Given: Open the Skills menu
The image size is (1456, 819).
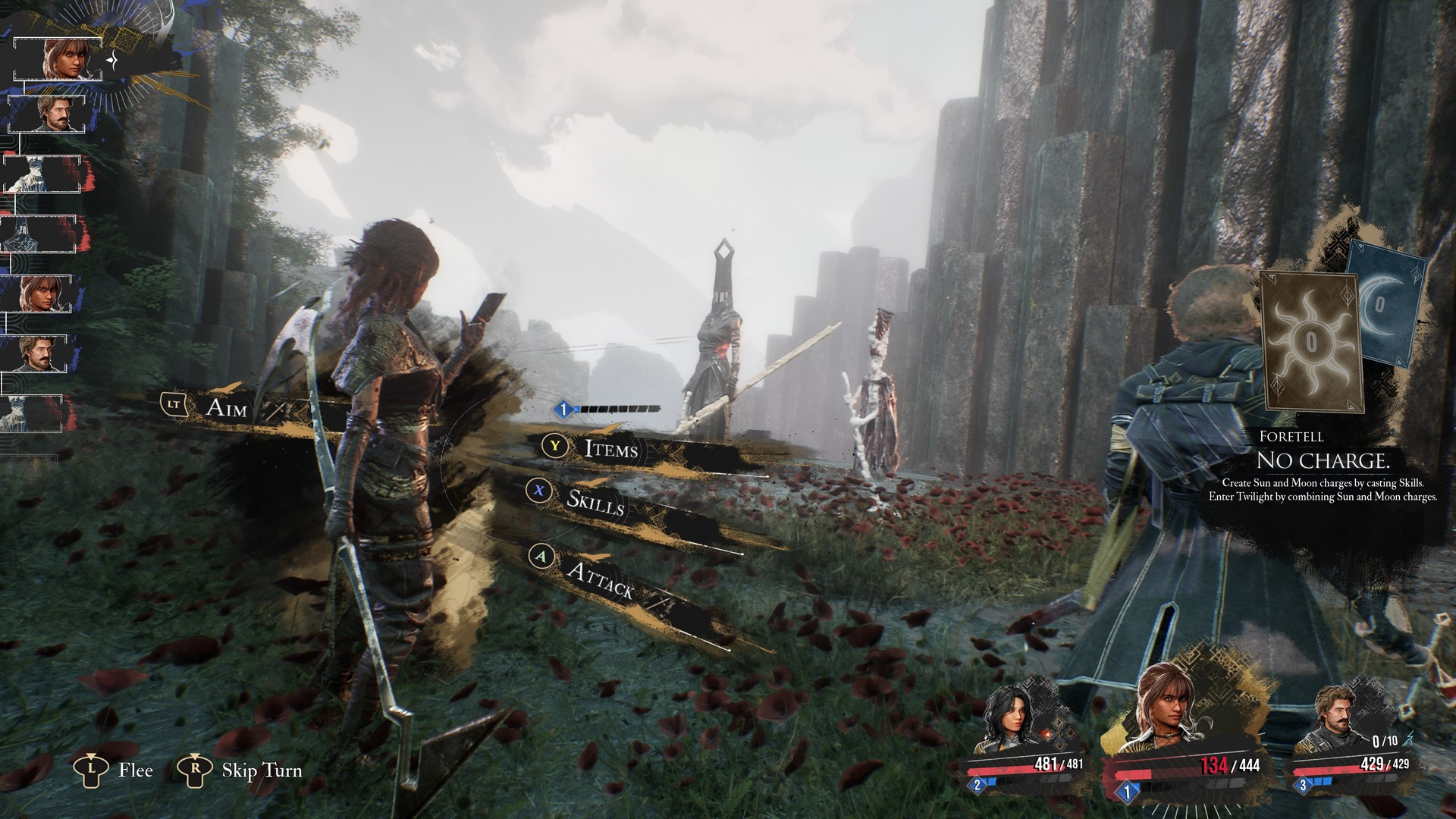Looking at the screenshot, I should [595, 501].
